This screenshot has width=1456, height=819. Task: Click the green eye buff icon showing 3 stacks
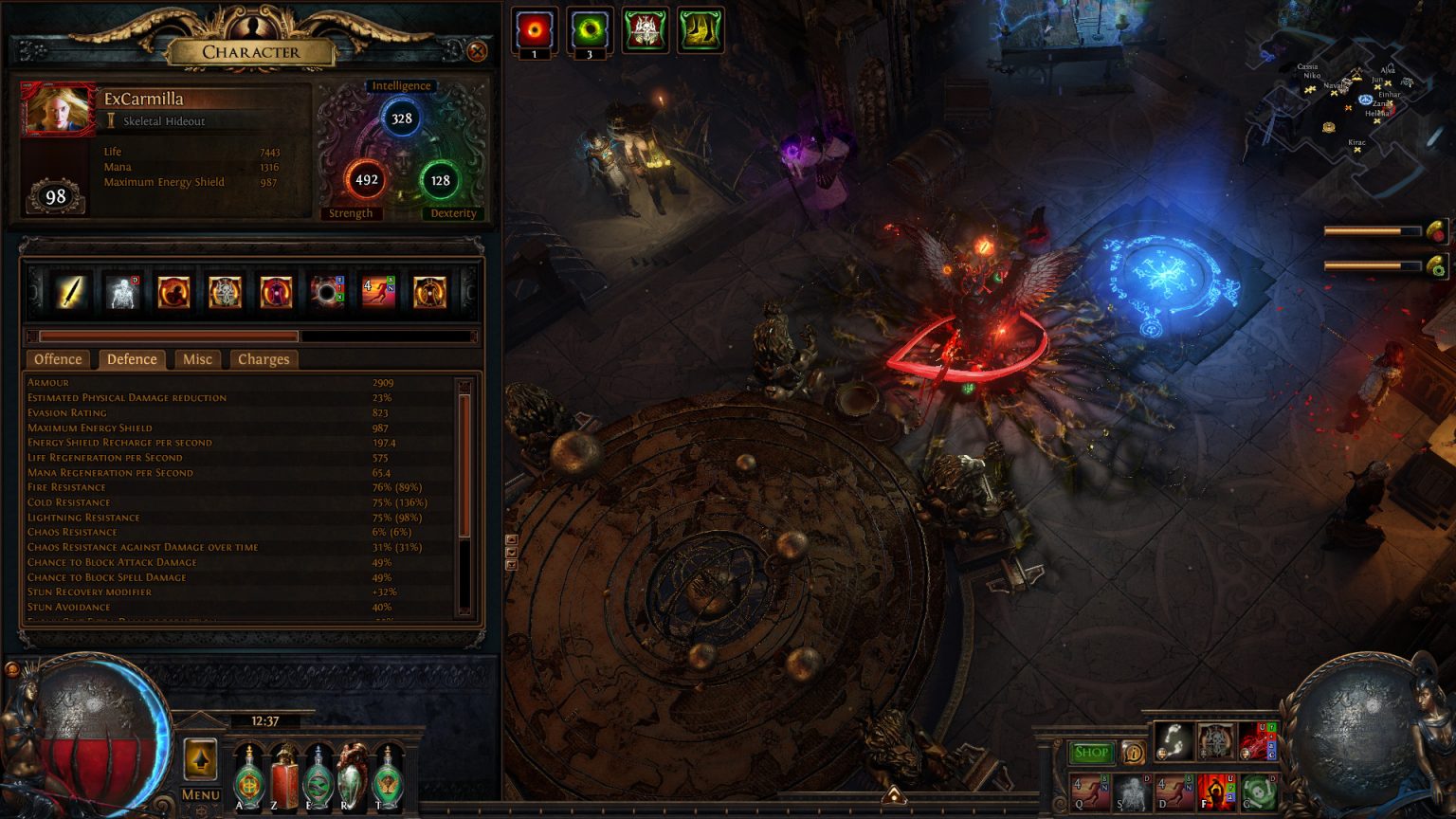click(589, 27)
